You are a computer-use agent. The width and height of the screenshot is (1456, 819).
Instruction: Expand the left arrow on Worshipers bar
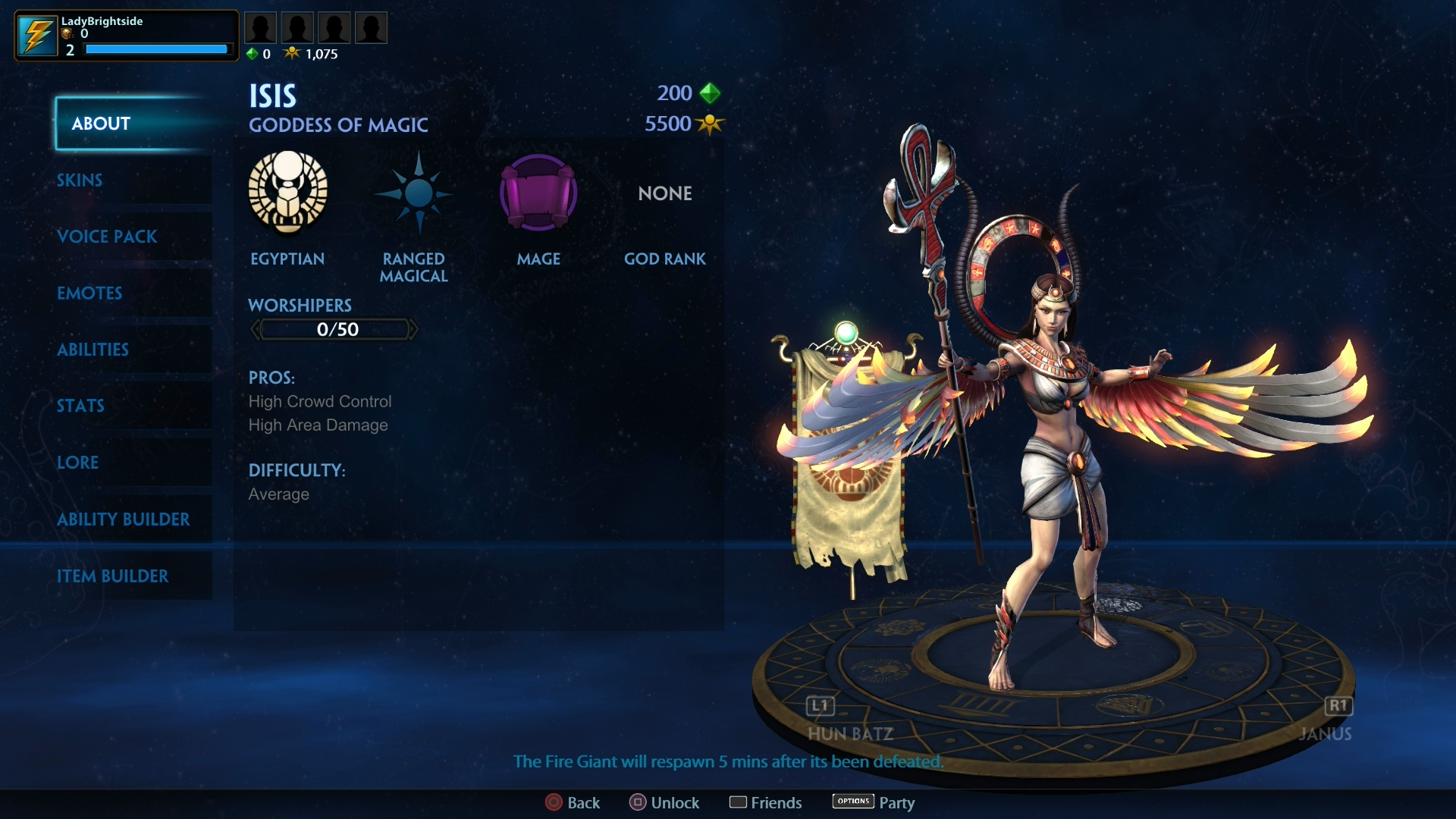tap(255, 328)
